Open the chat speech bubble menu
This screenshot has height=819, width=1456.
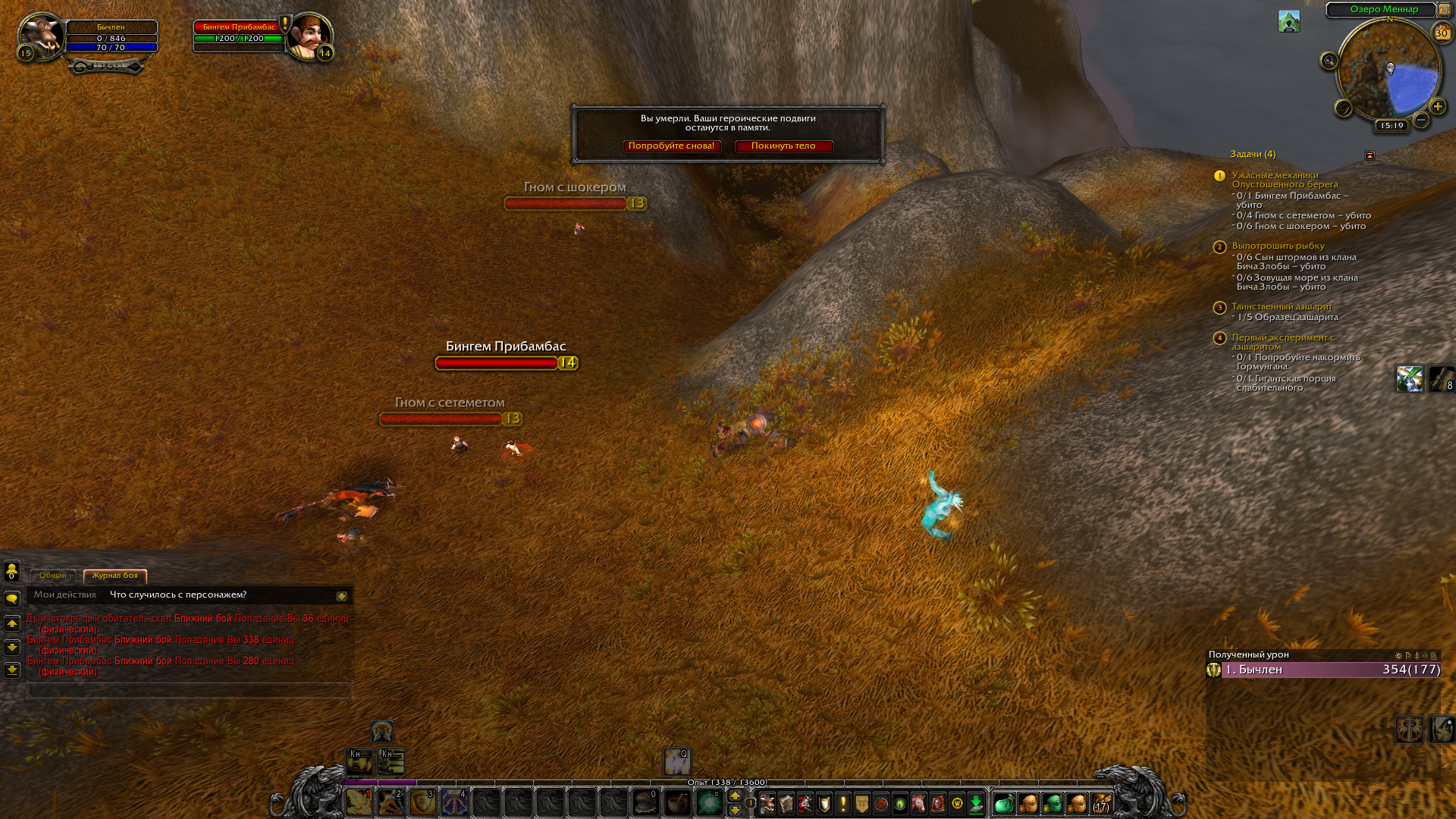pyautogui.click(x=12, y=599)
